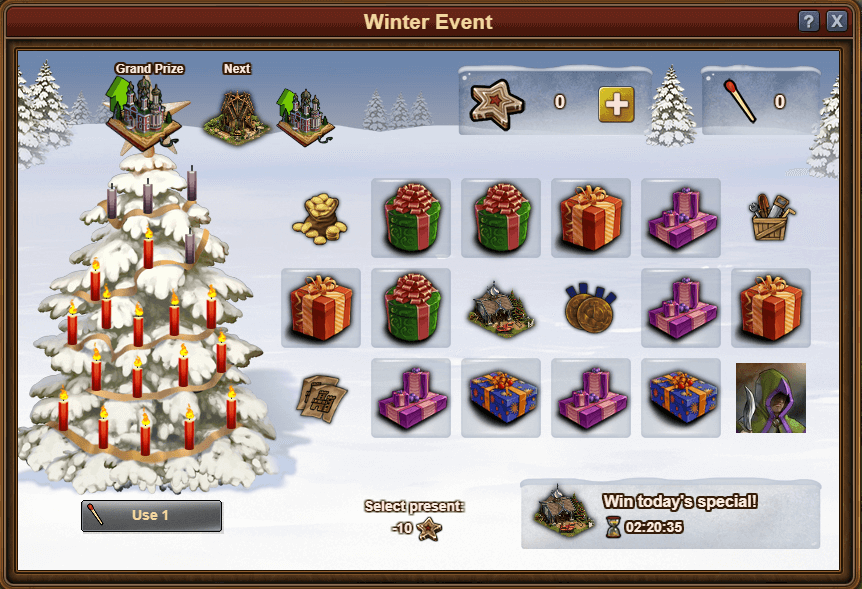This screenshot has height=589, width=862.
Task: Add more stars with the plus button
Action: pyautogui.click(x=616, y=103)
